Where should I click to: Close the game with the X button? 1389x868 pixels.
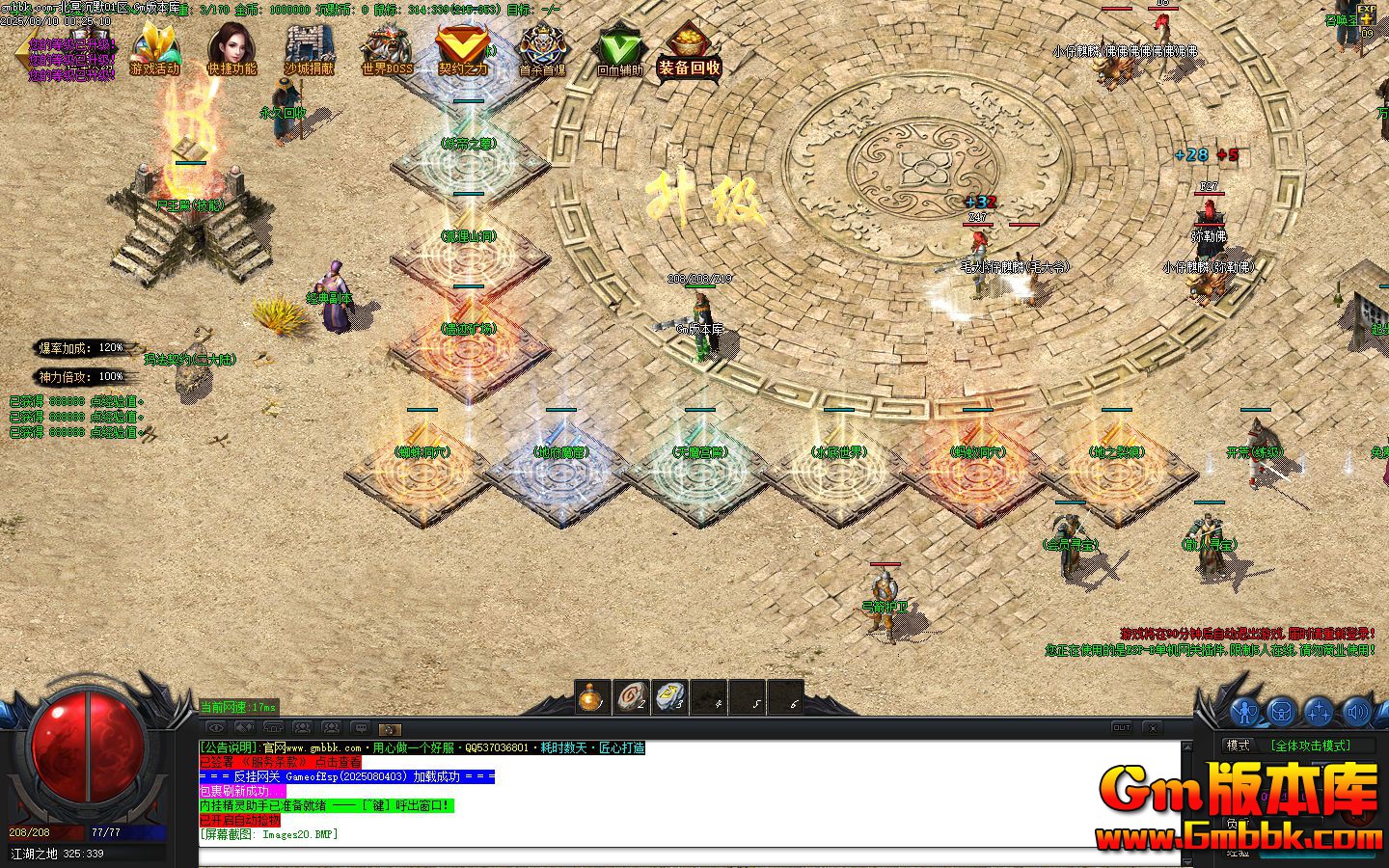[x=1152, y=727]
